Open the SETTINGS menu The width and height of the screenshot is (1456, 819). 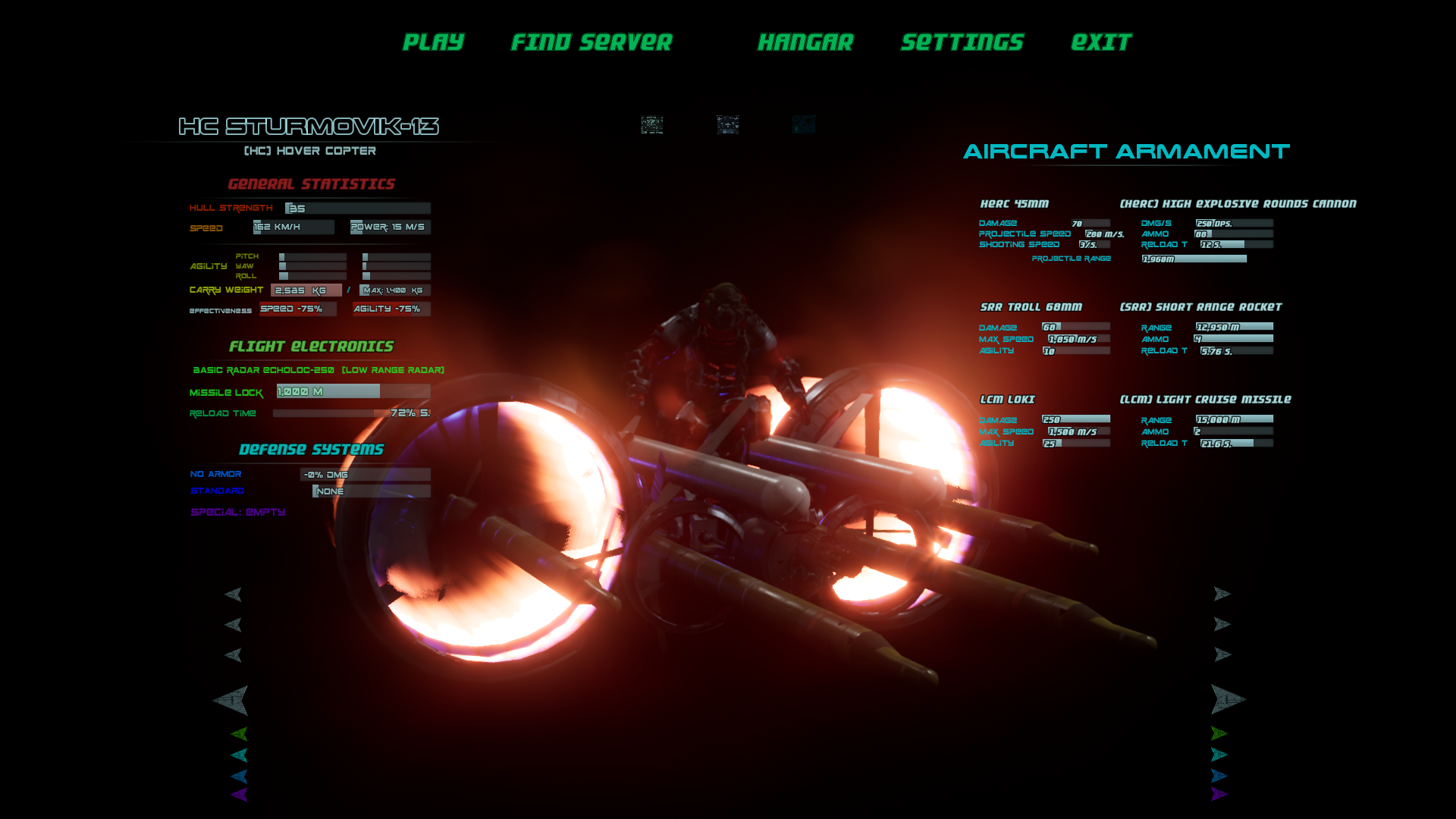962,42
